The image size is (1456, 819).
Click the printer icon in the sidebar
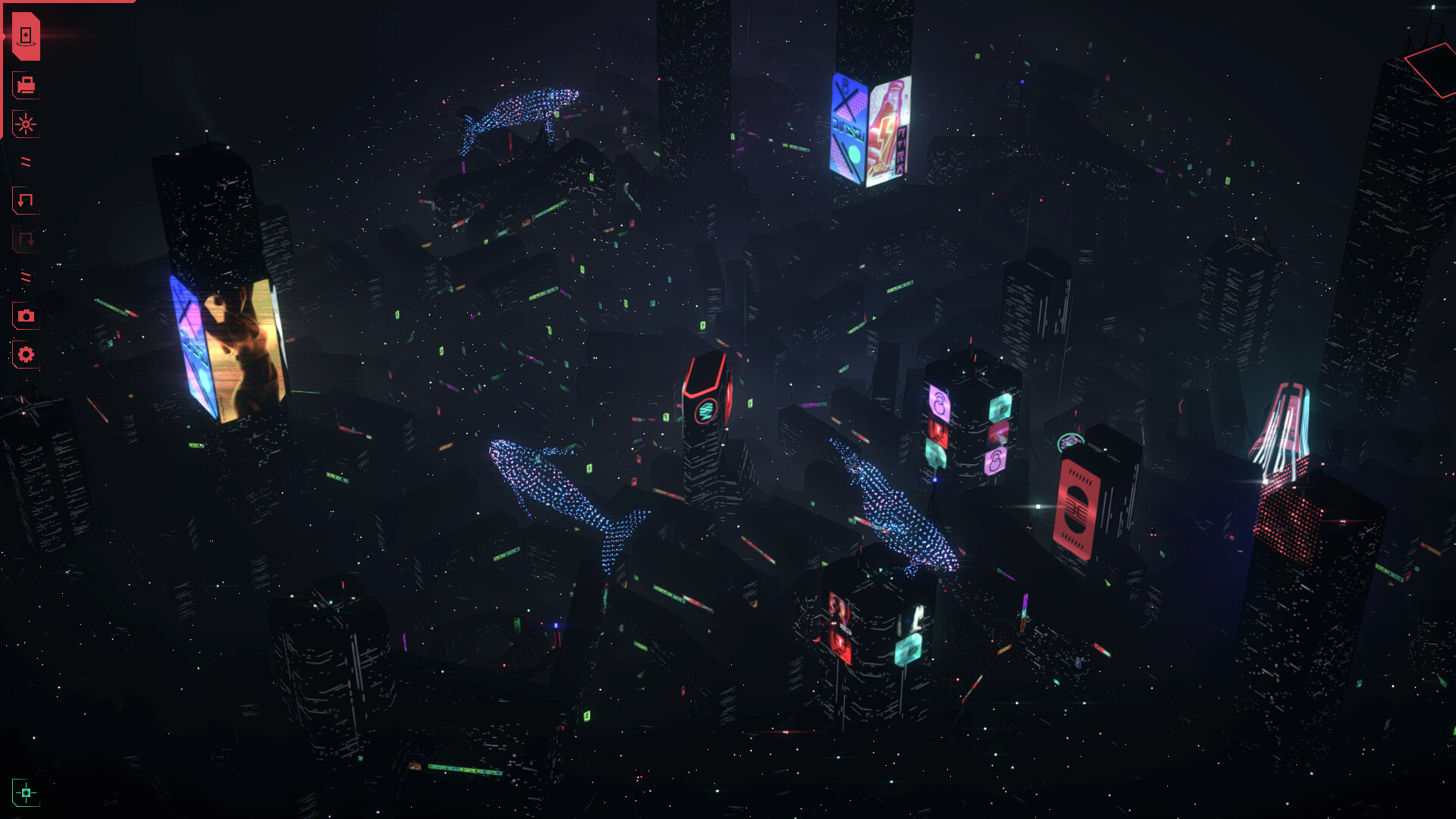coord(25,86)
